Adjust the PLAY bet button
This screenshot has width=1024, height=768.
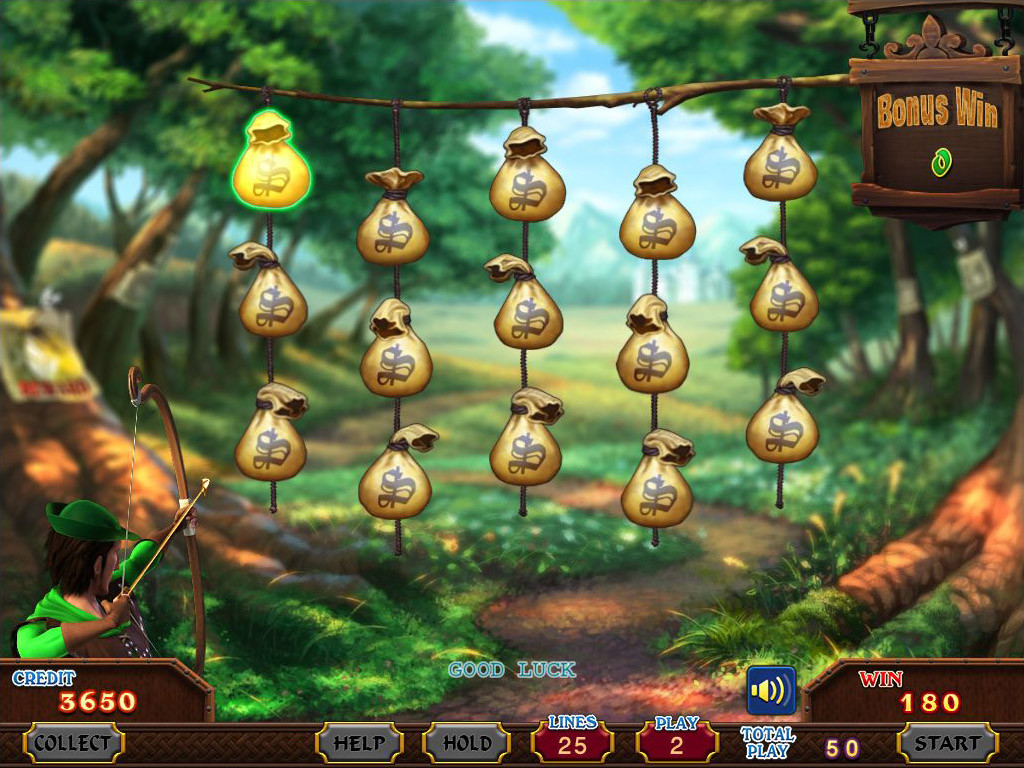677,743
